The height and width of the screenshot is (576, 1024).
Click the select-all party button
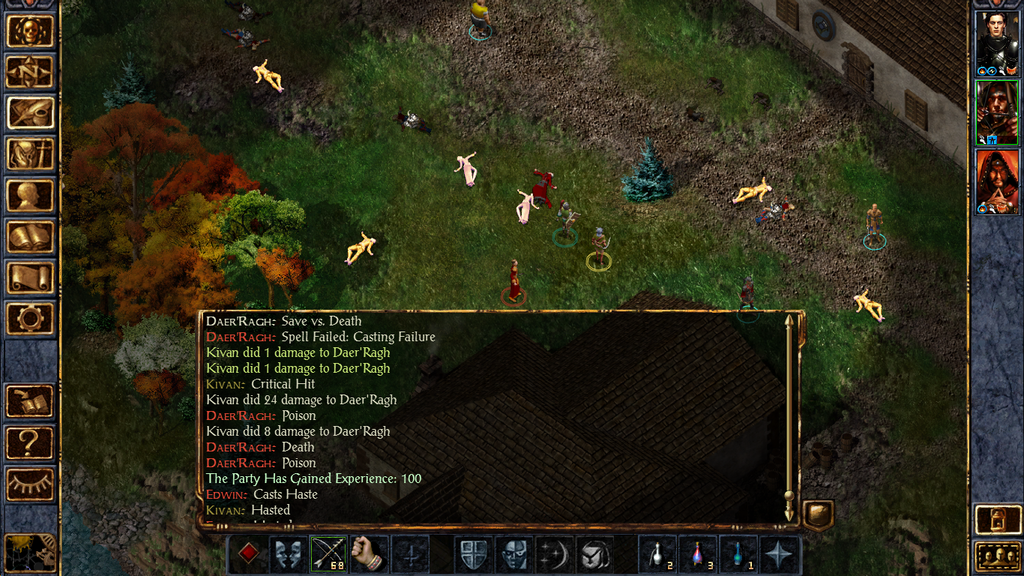coord(997,555)
